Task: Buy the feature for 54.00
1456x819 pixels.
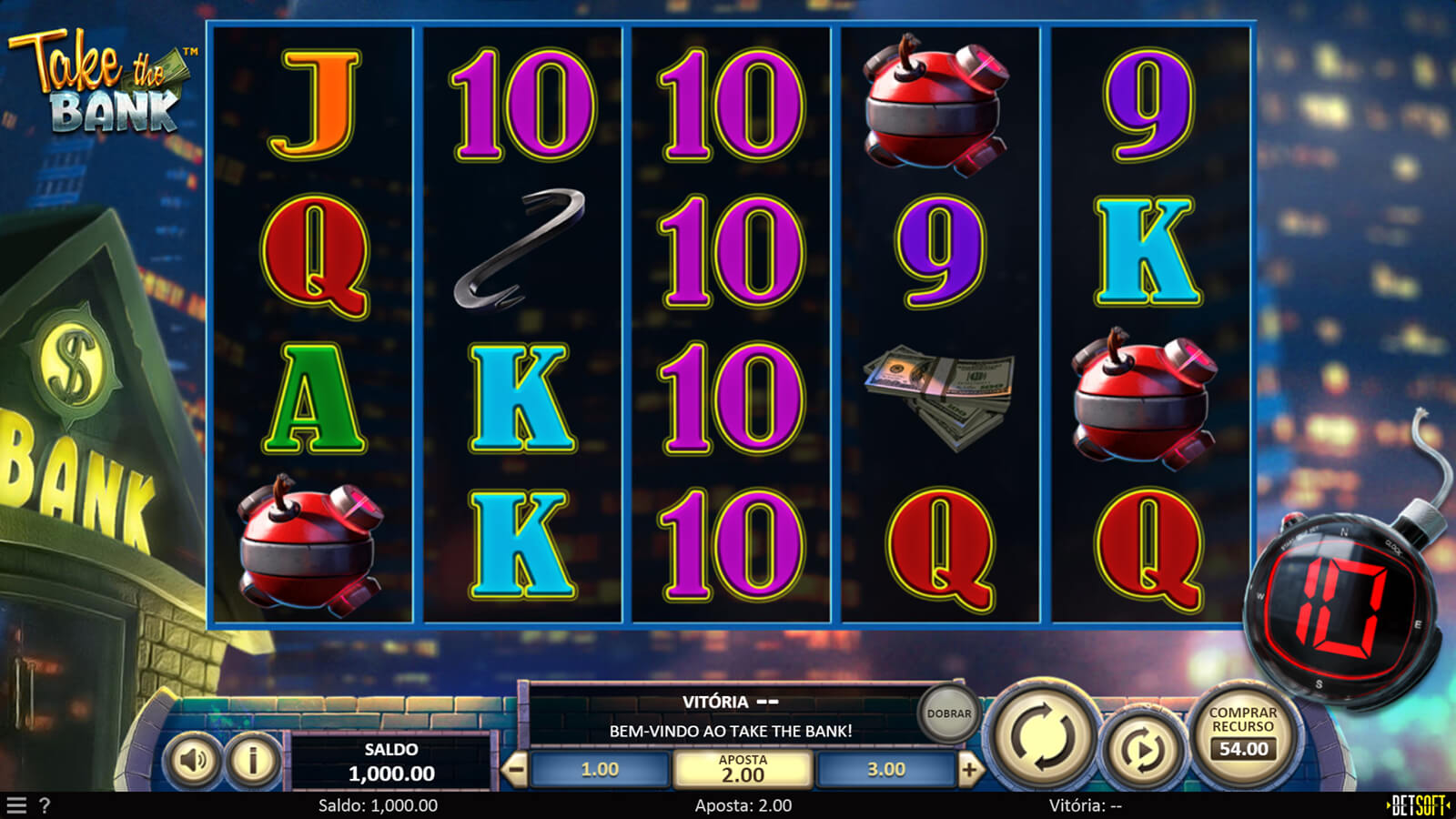Action: (1243, 733)
